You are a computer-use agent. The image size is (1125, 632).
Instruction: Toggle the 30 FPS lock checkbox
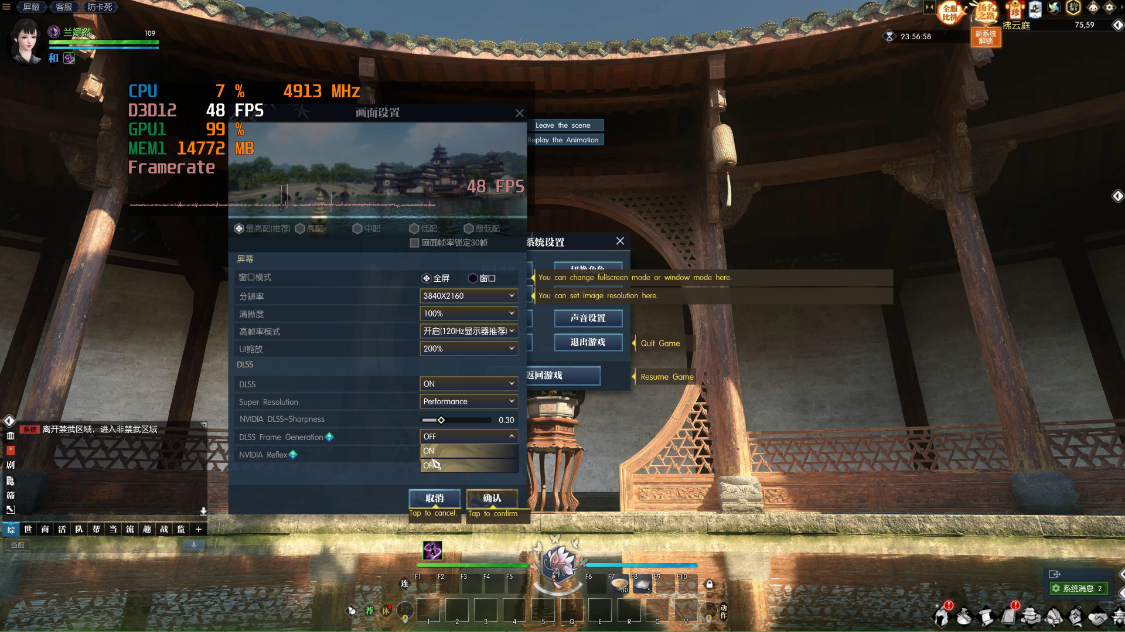pyautogui.click(x=414, y=243)
